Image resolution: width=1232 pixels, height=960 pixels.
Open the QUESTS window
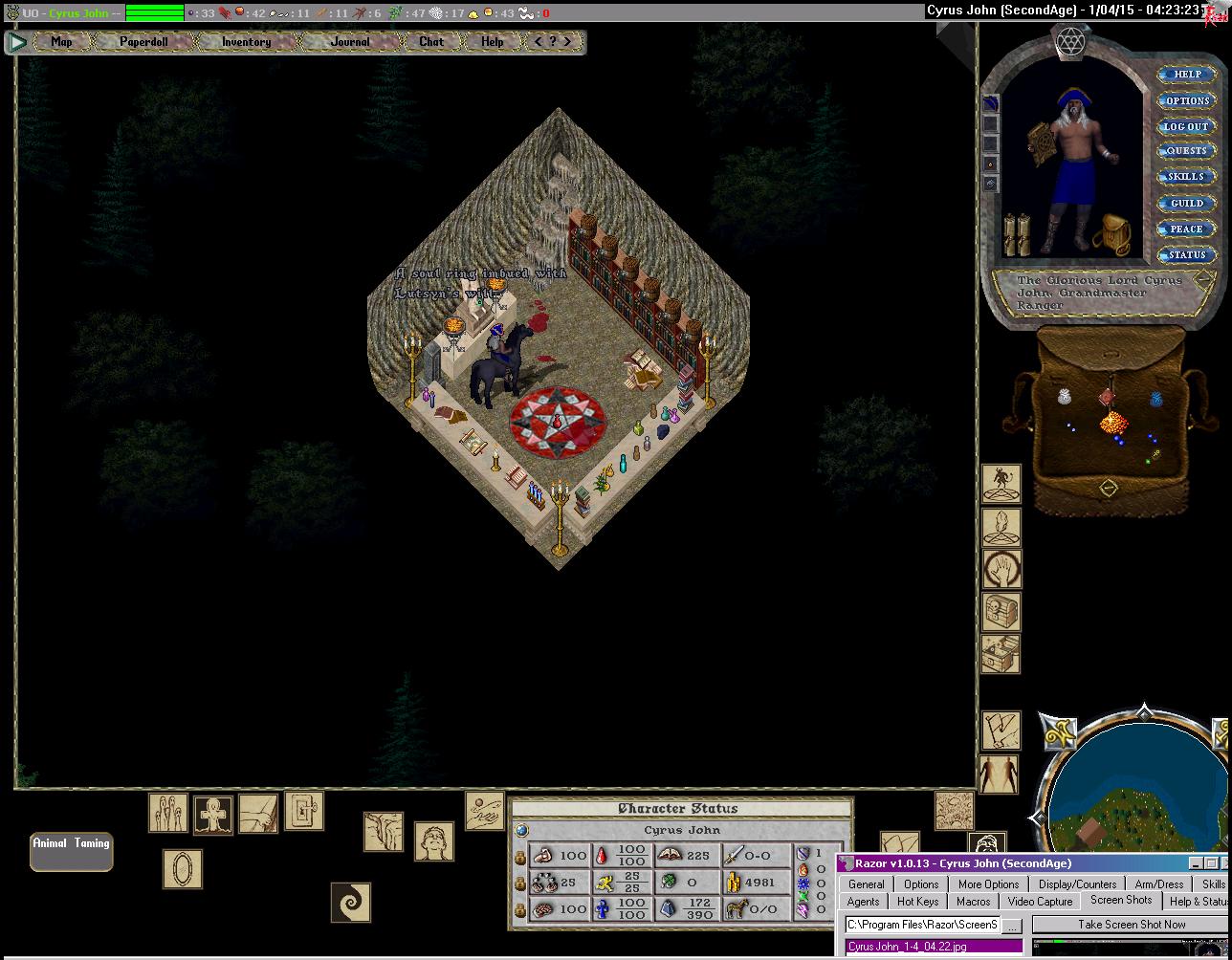tap(1186, 151)
